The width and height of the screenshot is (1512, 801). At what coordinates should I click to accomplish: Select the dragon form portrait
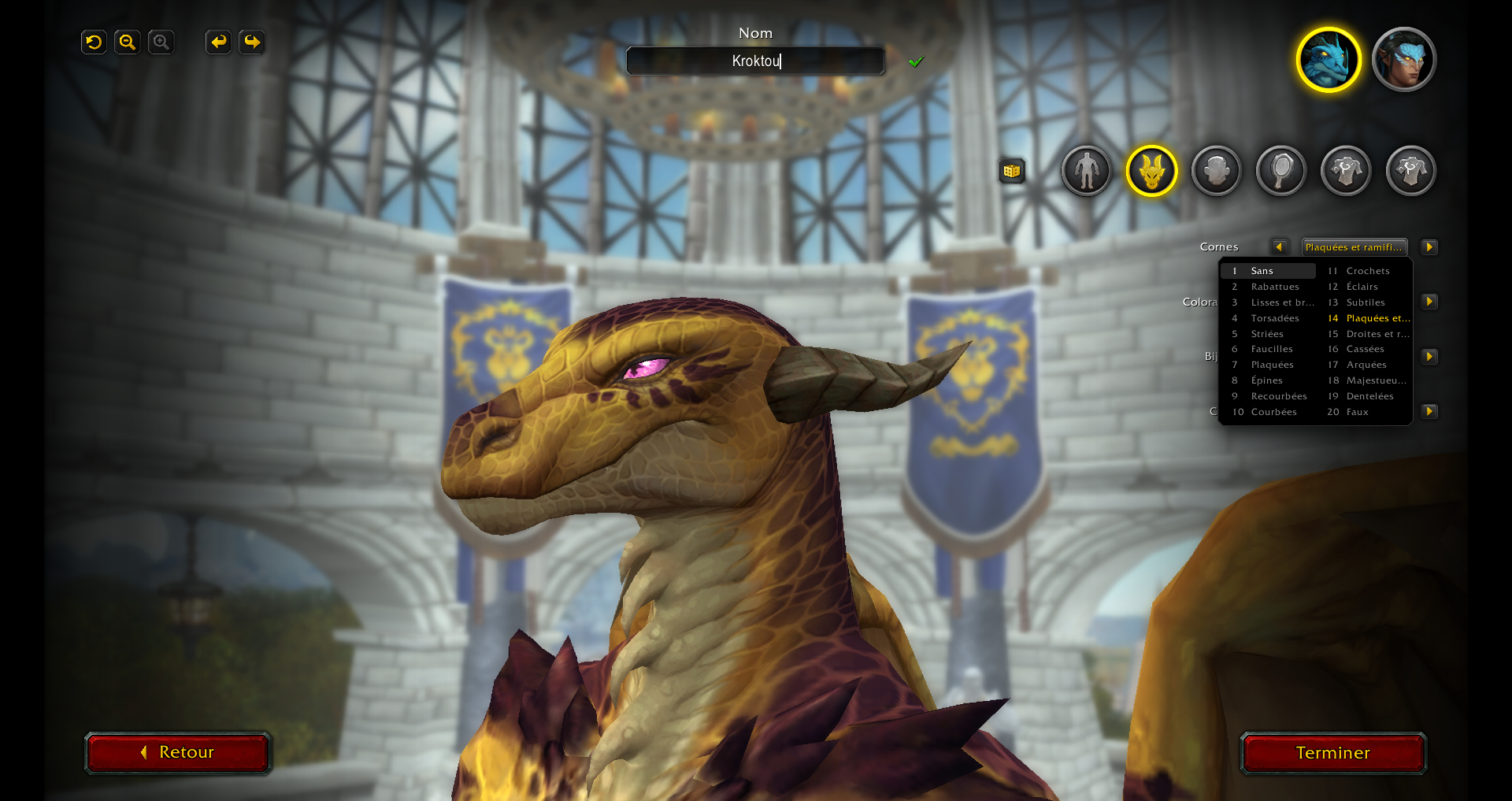1329,60
